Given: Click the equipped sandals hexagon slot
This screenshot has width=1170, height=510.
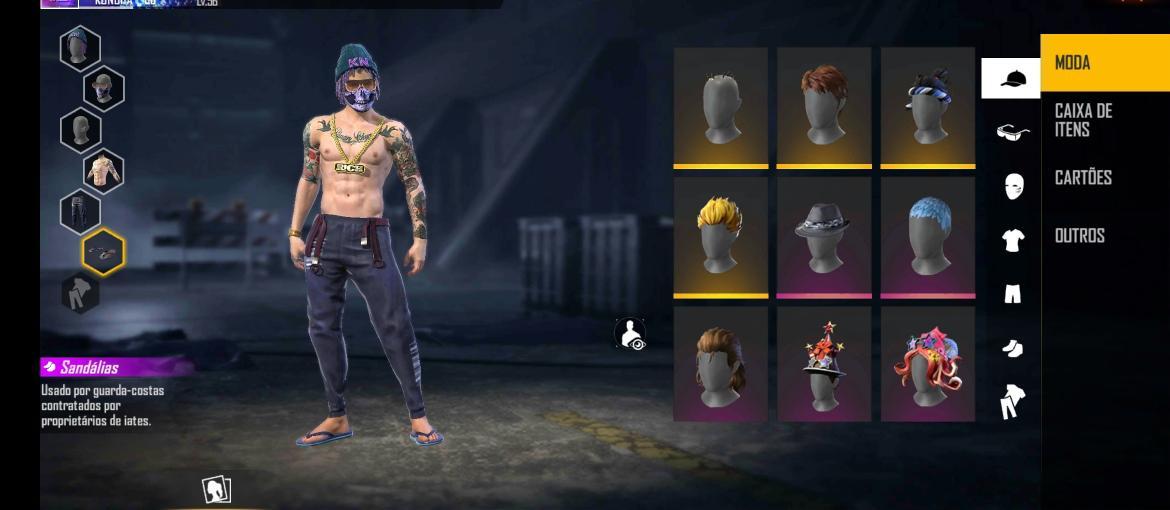Looking at the screenshot, I should (102, 252).
